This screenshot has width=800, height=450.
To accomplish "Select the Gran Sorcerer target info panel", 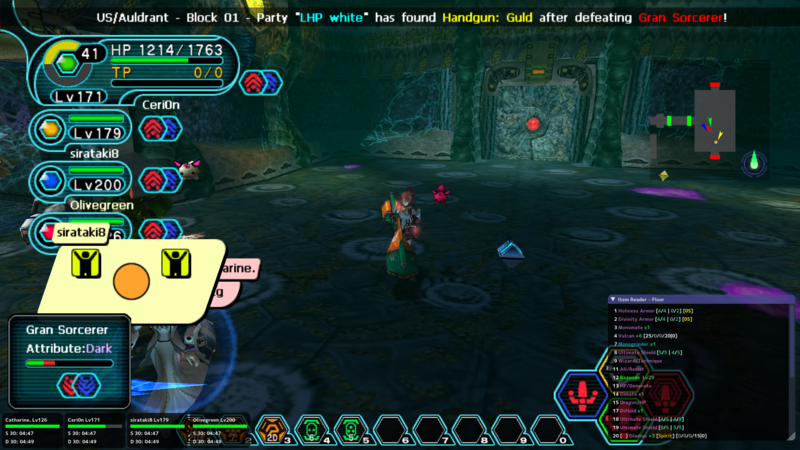I will (68, 357).
